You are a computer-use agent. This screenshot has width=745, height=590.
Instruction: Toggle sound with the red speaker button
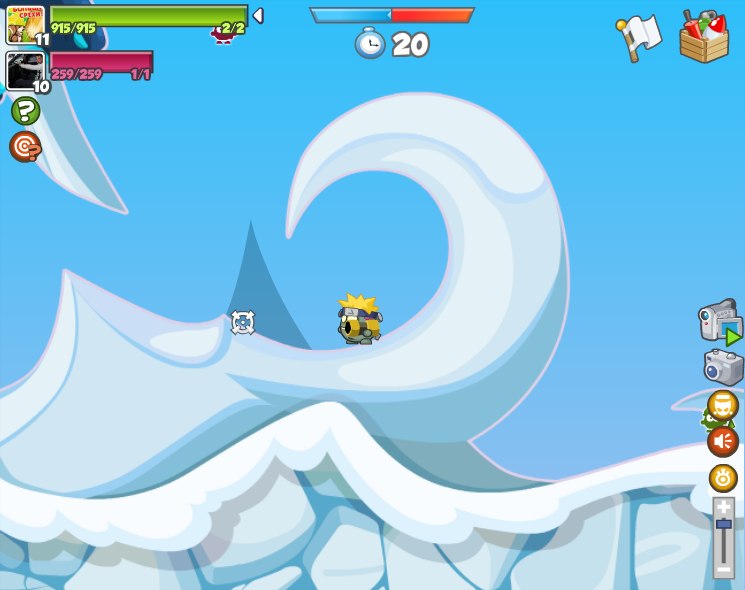[723, 441]
